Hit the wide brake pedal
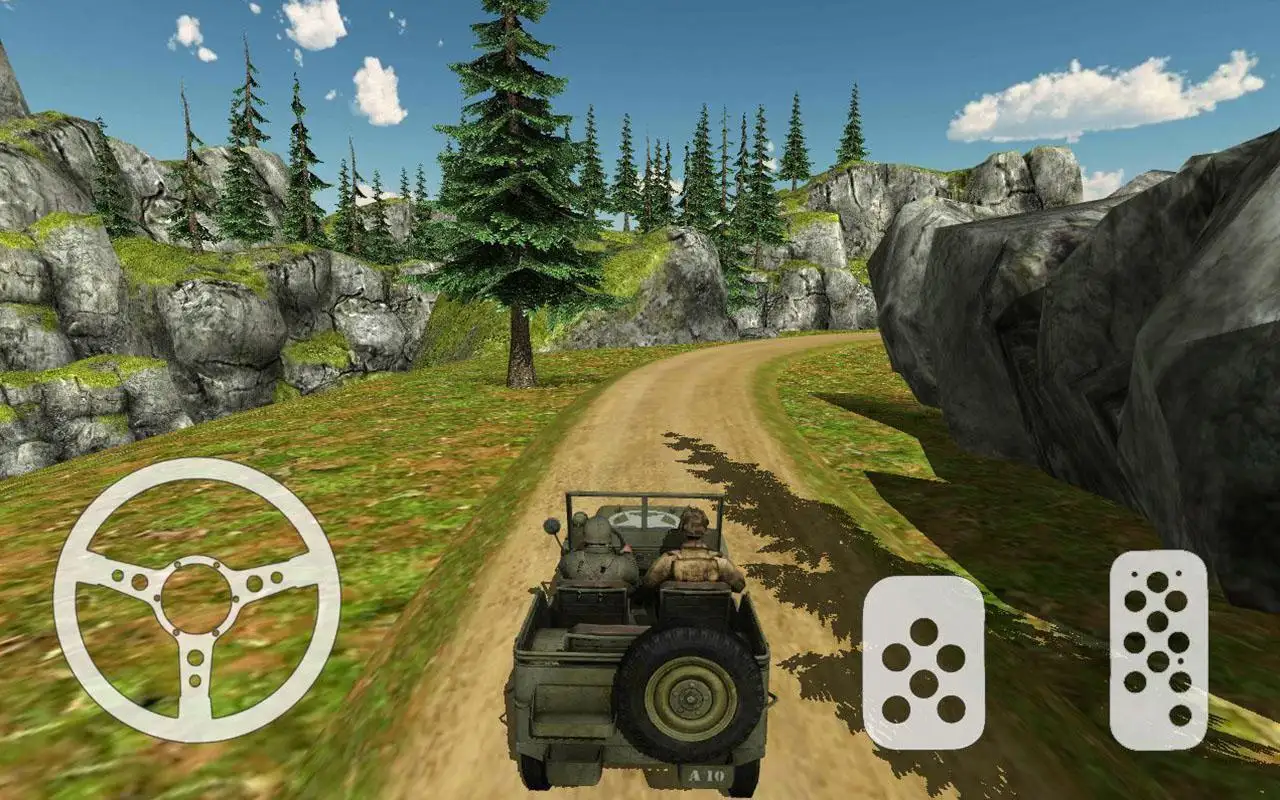Screen dimensions: 1280x800 click(x=923, y=663)
